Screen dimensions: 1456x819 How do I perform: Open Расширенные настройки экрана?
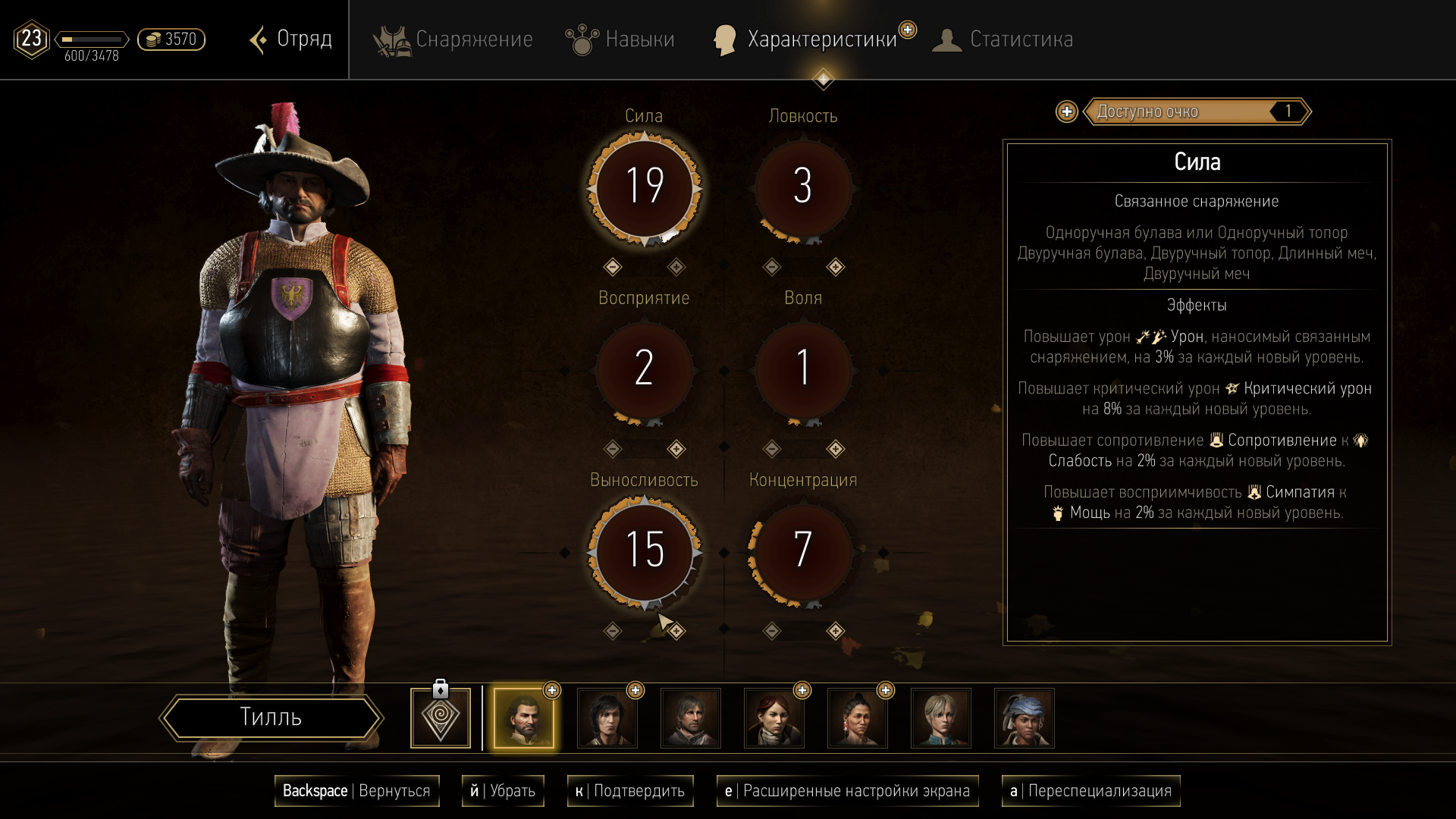[847, 791]
